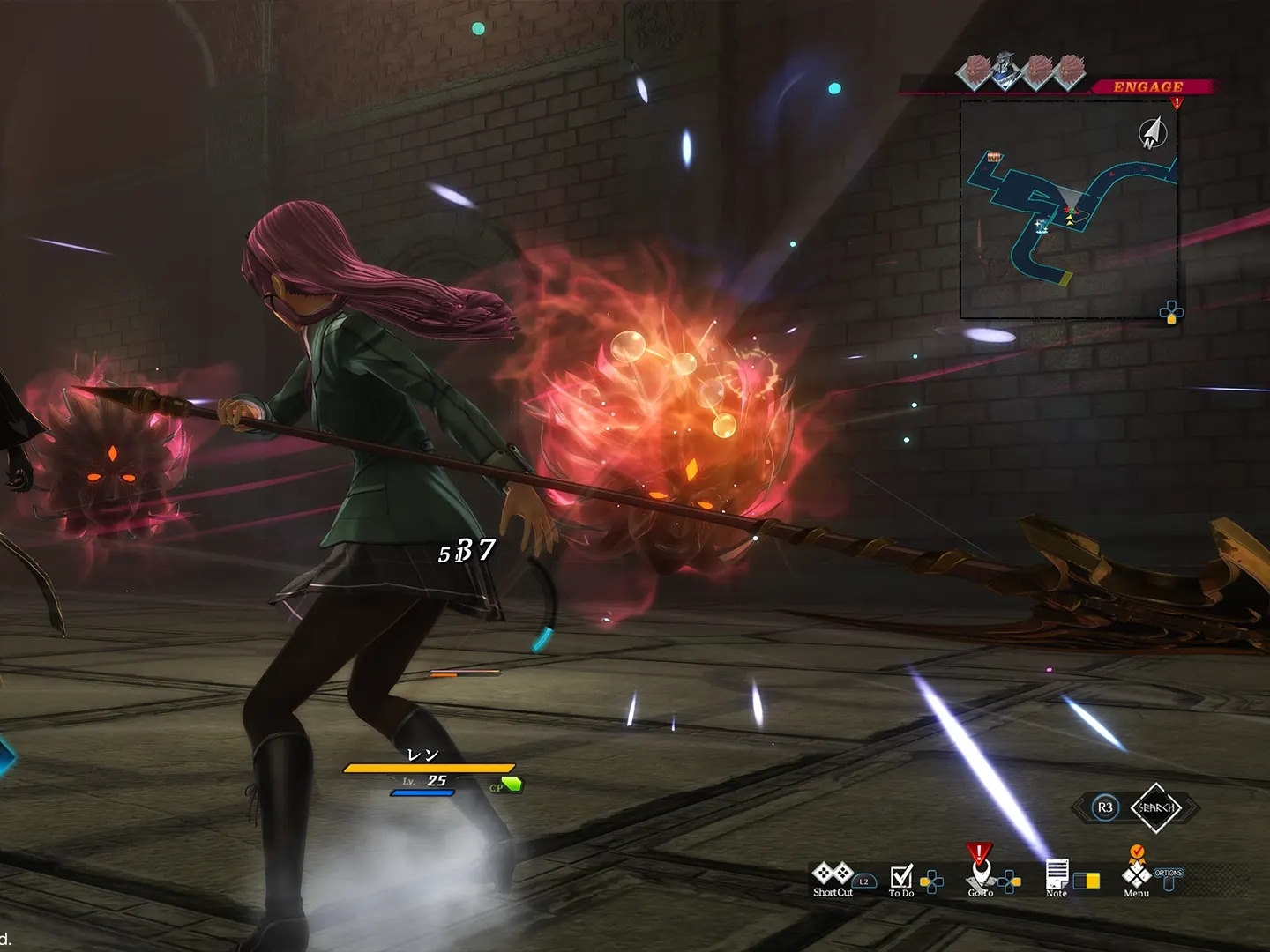This screenshot has height=952, width=1270.
Task: Activate the SEARCH diamond button
Action: point(1155,807)
